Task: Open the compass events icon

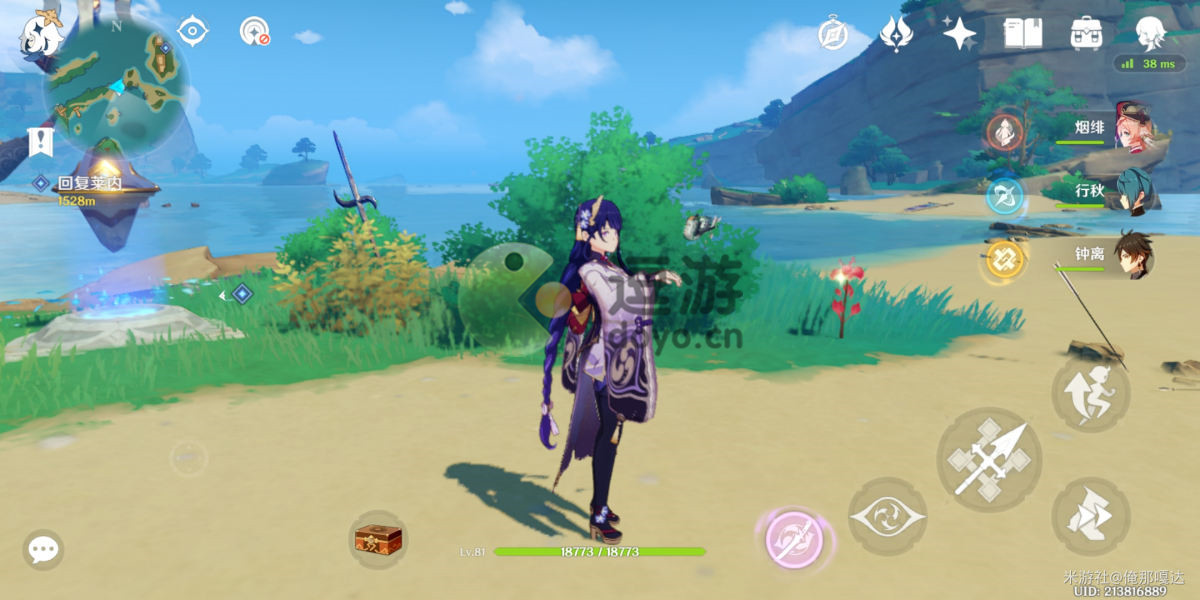Action: [832, 33]
